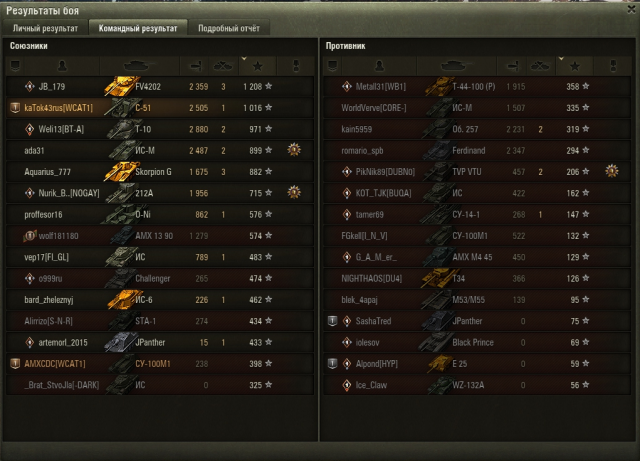Image resolution: width=640 pixels, height=461 pixels.
Task: Select Aquarius_777 with Skorpion G
Action: [x=160, y=172]
